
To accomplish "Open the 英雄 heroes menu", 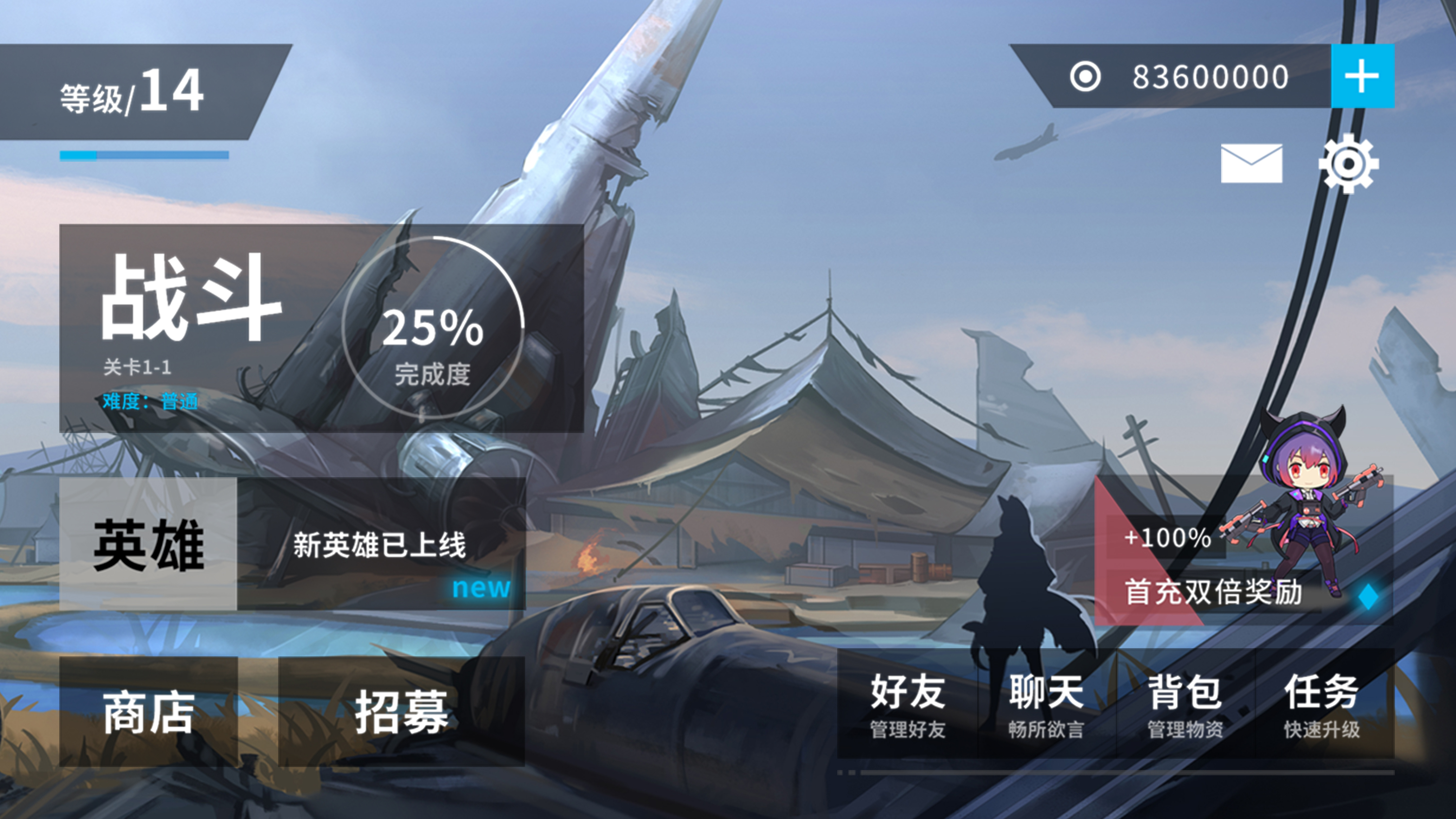I will [148, 544].
